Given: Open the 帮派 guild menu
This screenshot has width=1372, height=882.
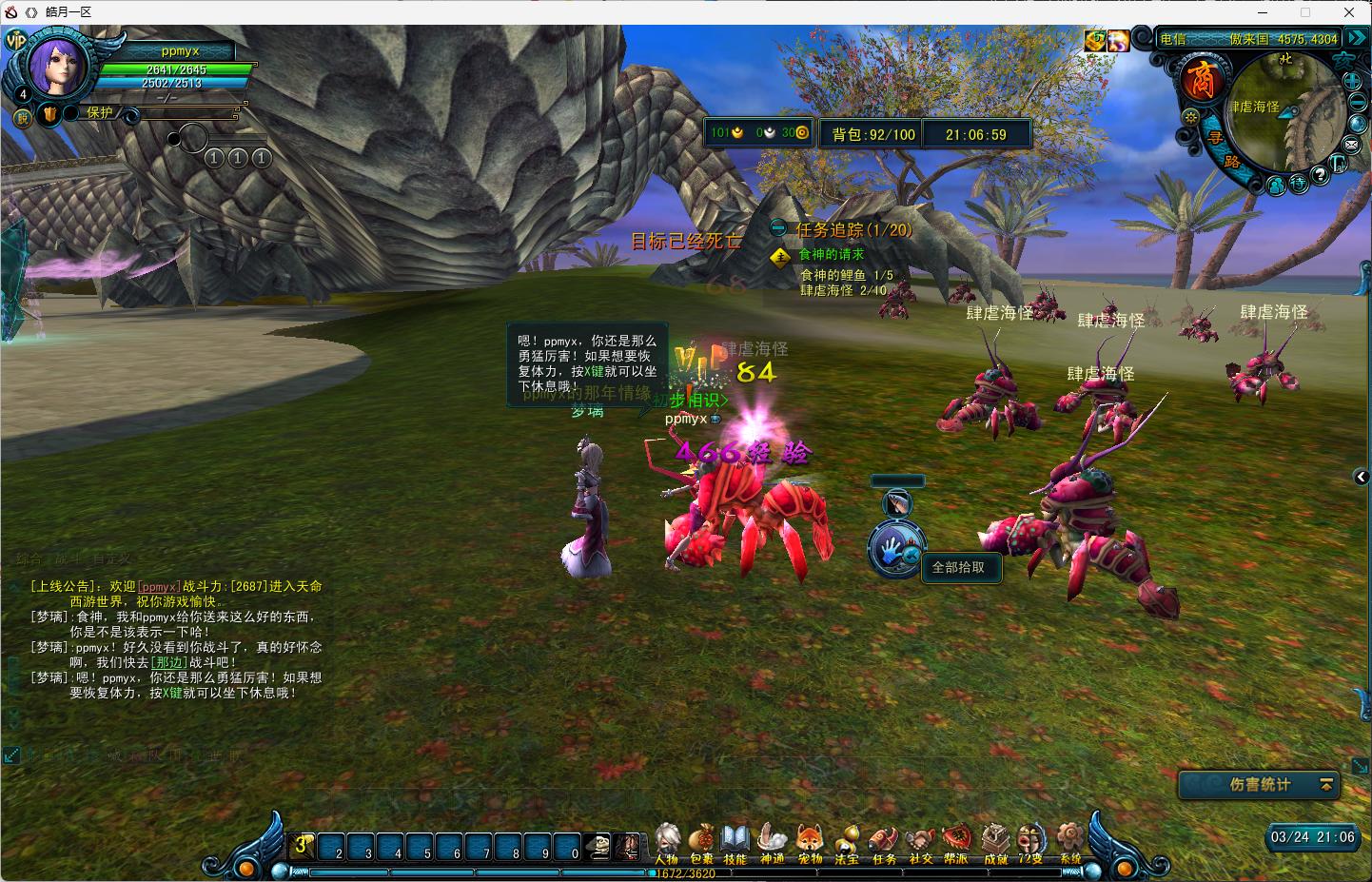Looking at the screenshot, I should (x=956, y=844).
